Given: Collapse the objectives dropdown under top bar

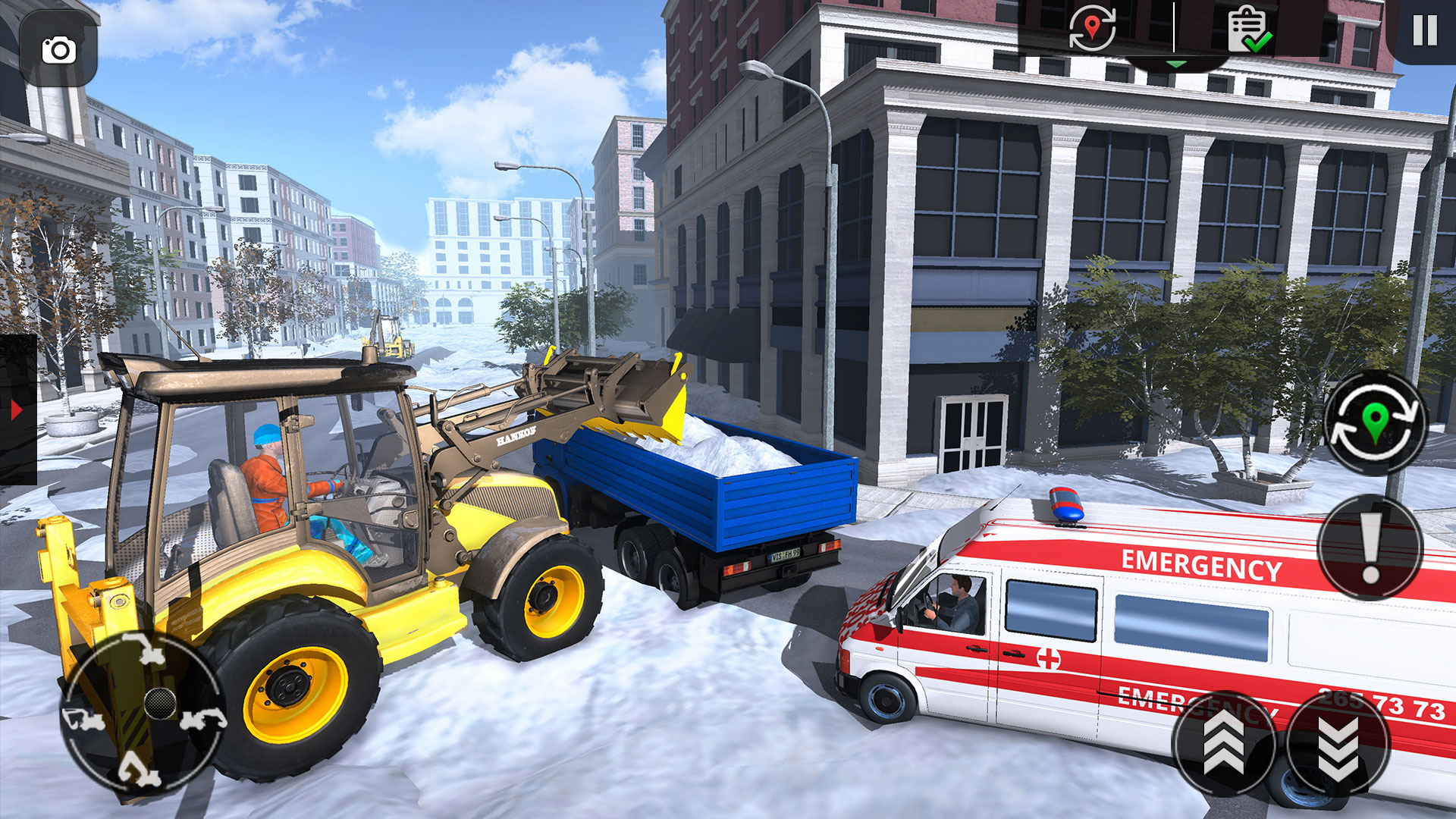Looking at the screenshot, I should pos(1176,64).
